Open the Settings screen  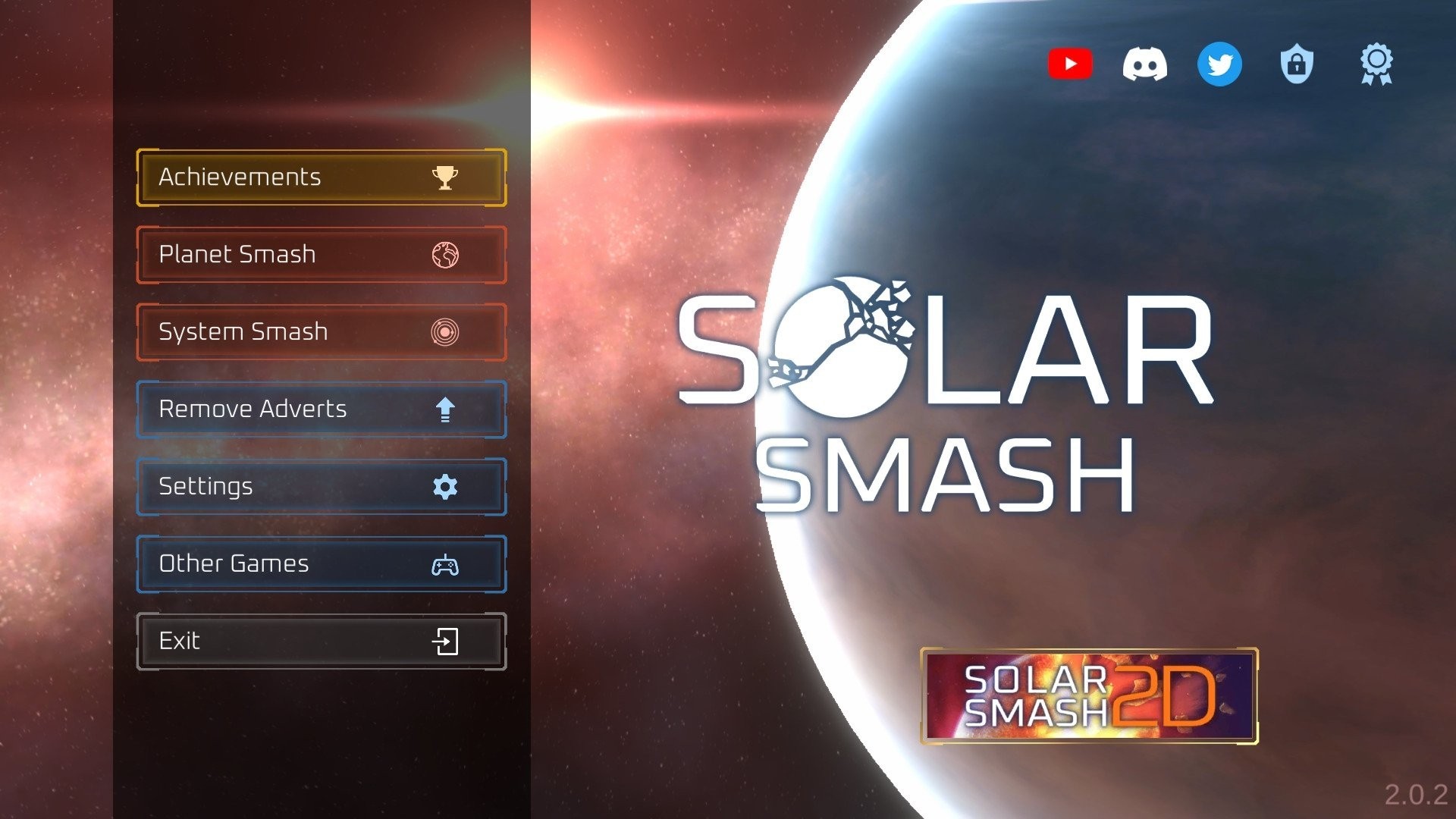click(x=288, y=487)
